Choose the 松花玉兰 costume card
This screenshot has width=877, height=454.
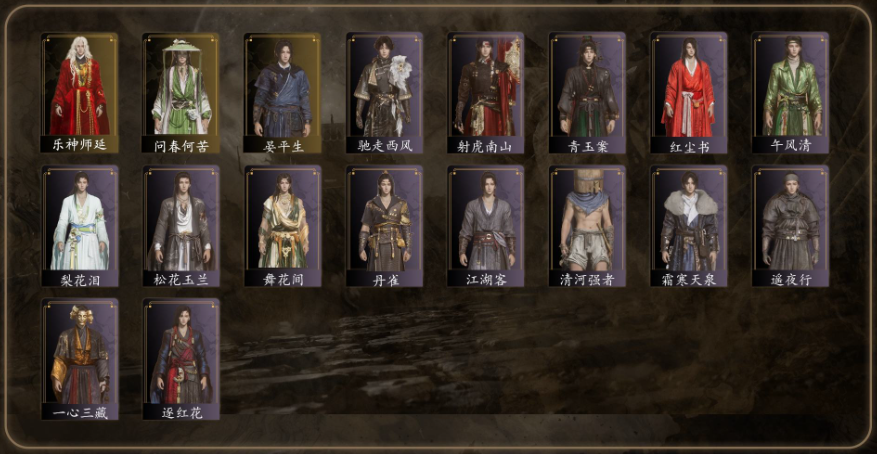[x=181, y=227]
